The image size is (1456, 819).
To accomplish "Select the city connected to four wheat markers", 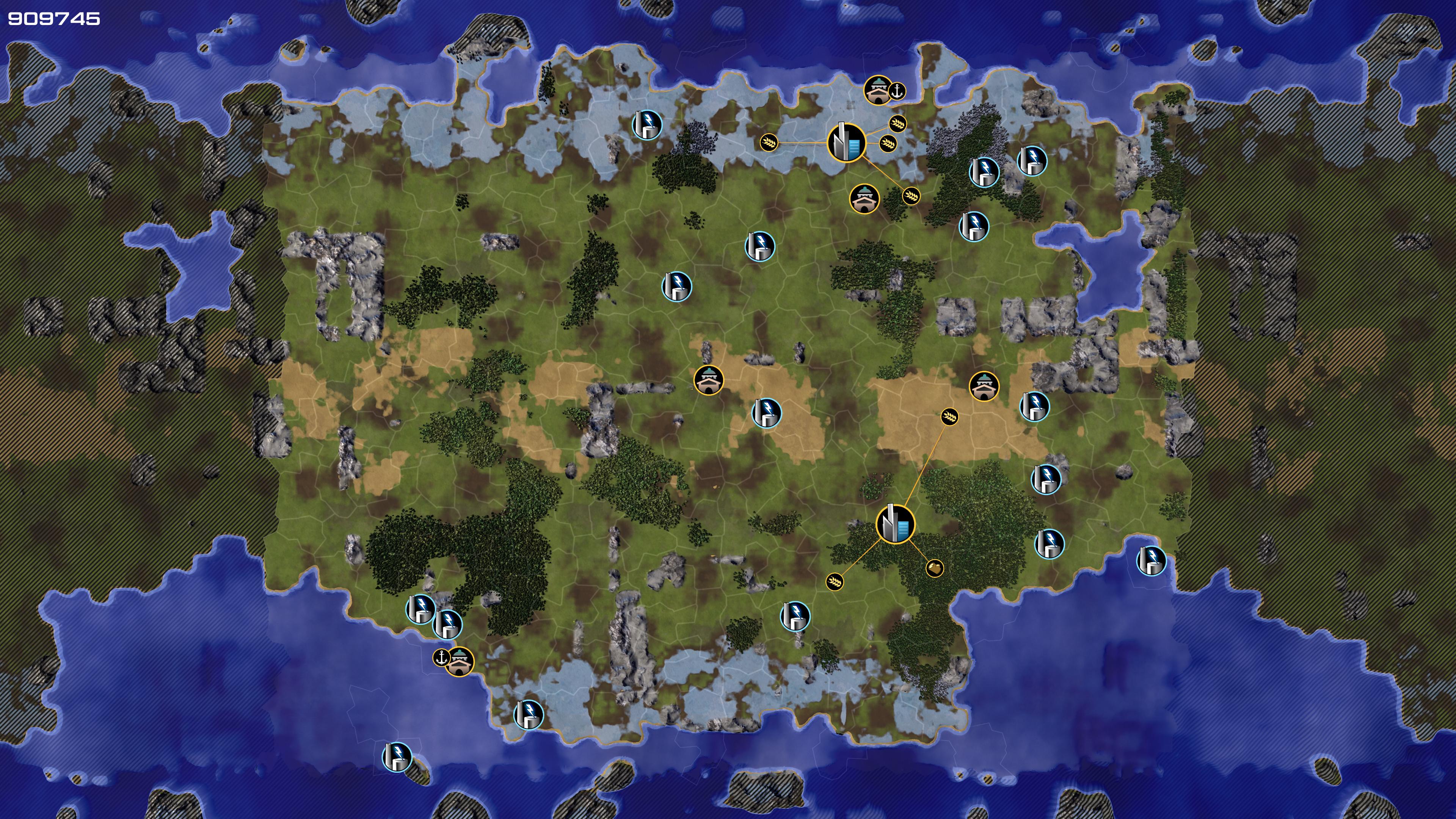I will [x=846, y=143].
